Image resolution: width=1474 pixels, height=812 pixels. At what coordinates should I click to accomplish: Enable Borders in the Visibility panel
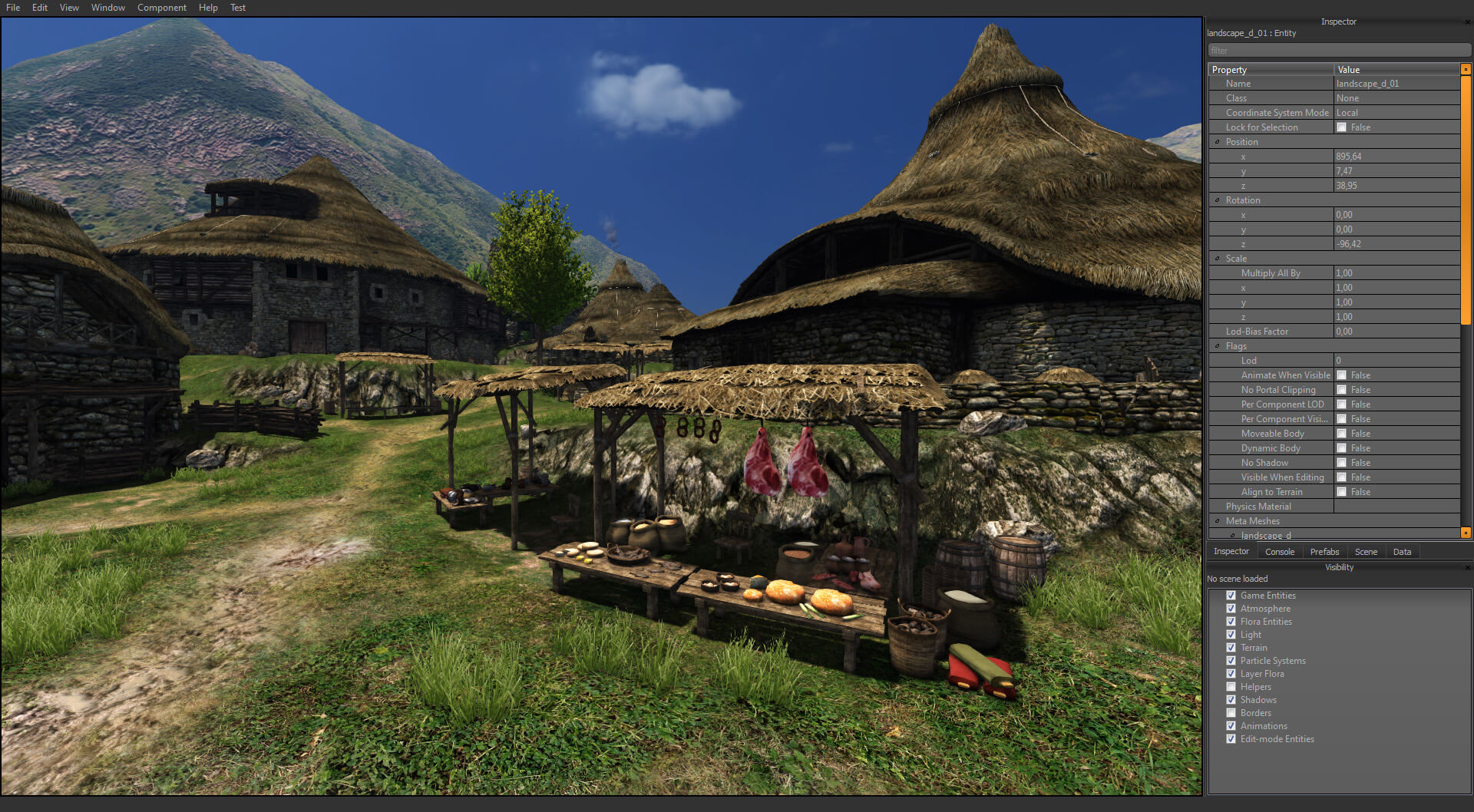coord(1231,712)
